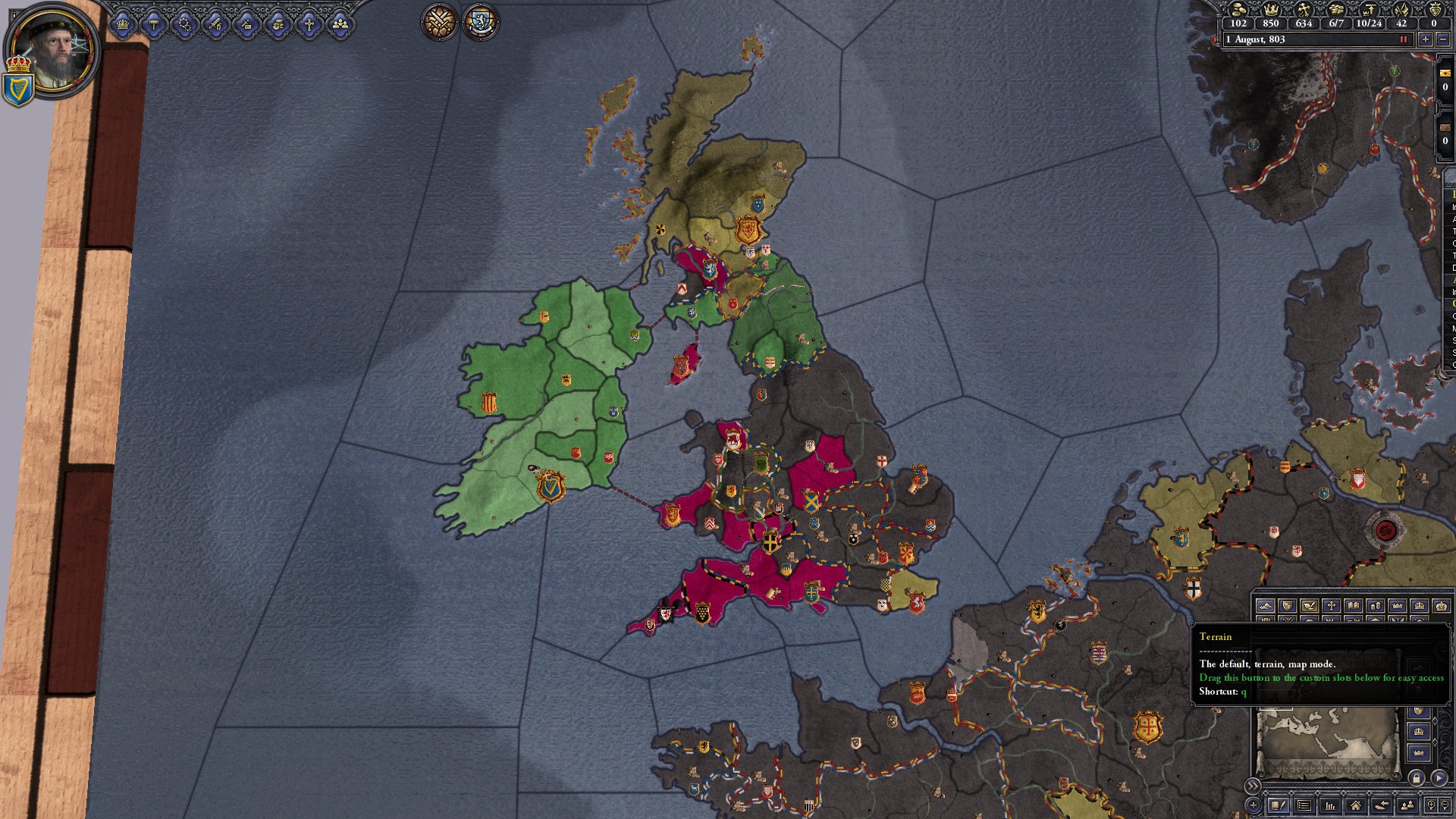Lock the minimap with the padlock button

coord(1417,779)
